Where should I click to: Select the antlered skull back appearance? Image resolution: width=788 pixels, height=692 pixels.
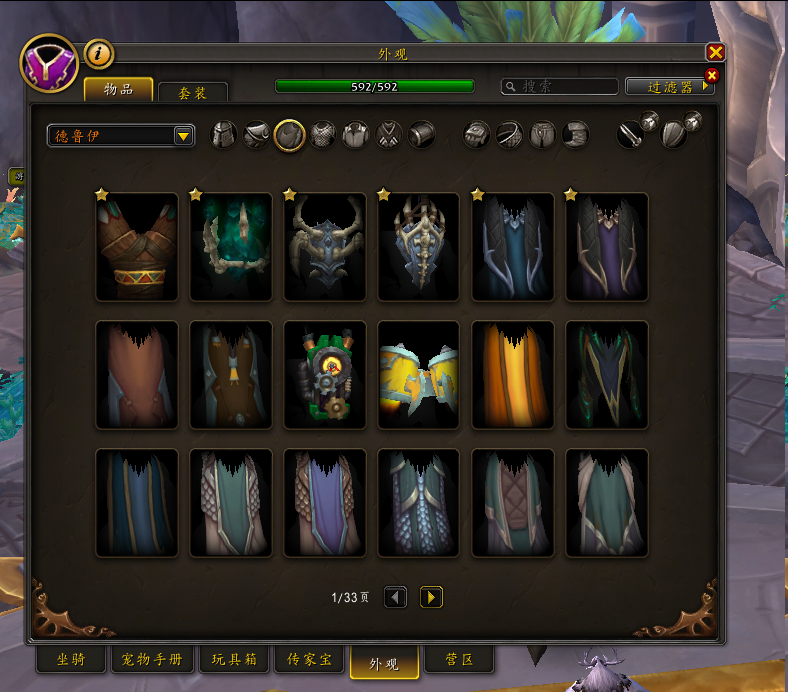coord(325,247)
